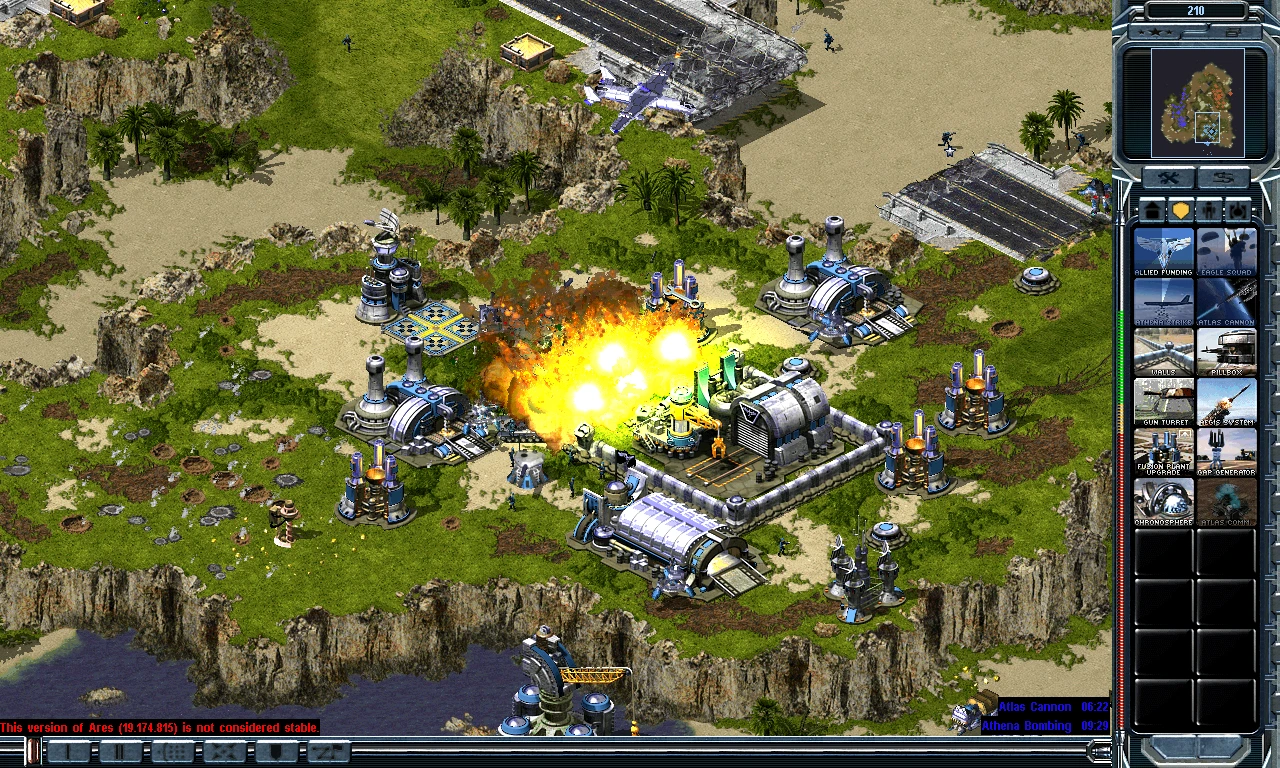Choose the Fusion Plant Upgrade icon
Viewport: 1280px width, 768px height.
[1164, 452]
